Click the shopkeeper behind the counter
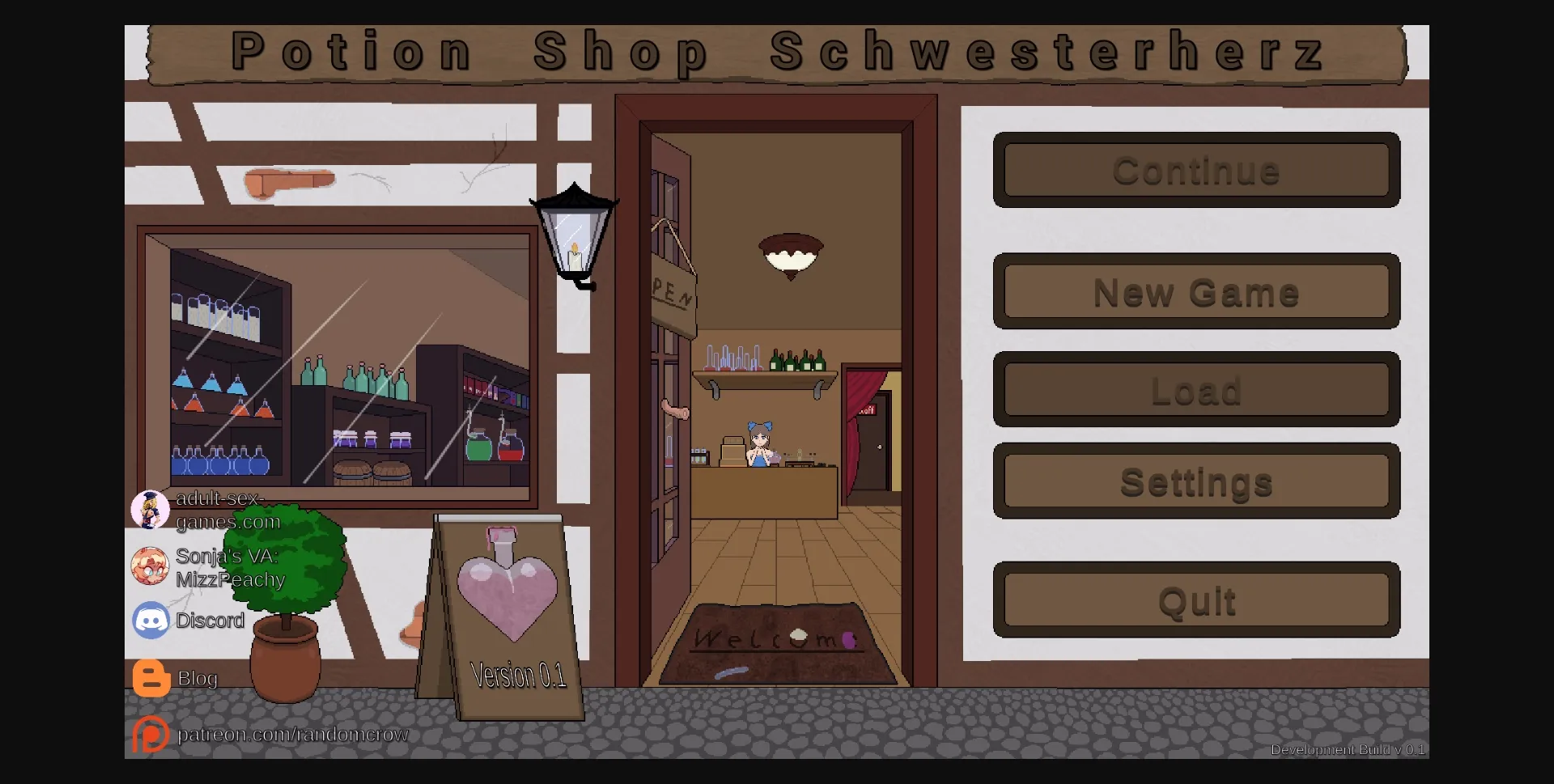 (759, 445)
